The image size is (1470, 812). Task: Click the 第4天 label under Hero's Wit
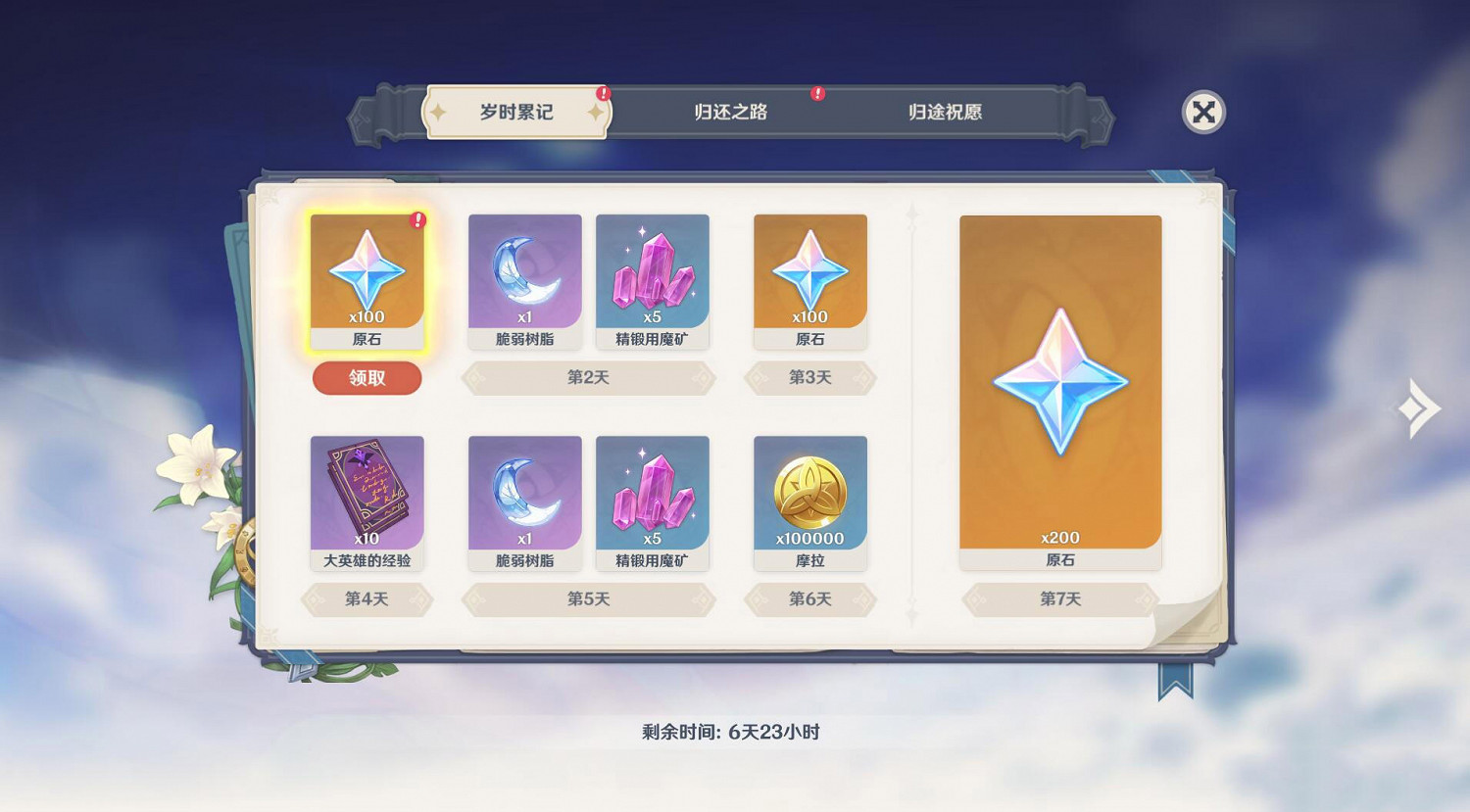(367, 600)
